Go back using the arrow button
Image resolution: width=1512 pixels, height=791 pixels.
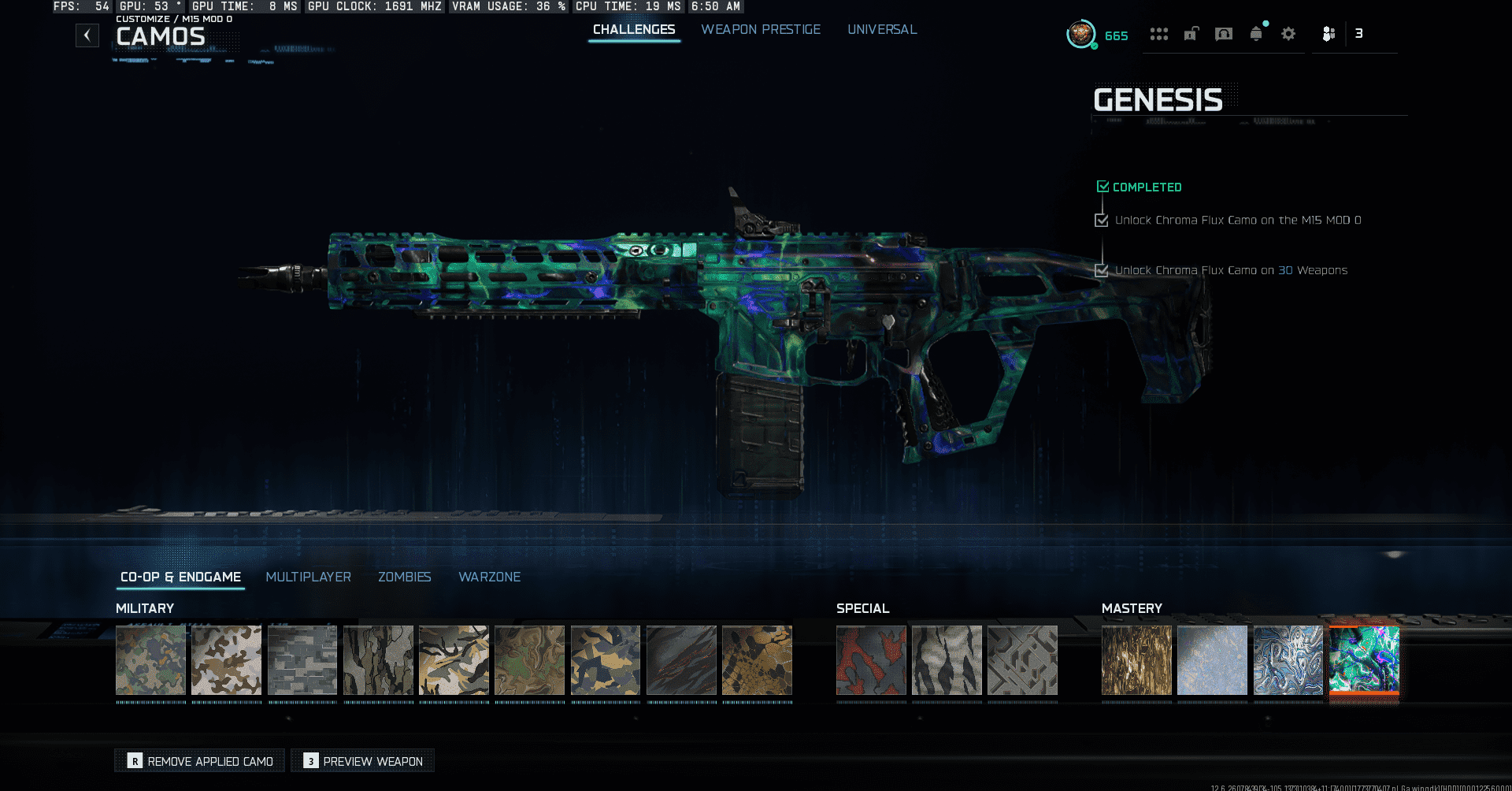(x=87, y=35)
